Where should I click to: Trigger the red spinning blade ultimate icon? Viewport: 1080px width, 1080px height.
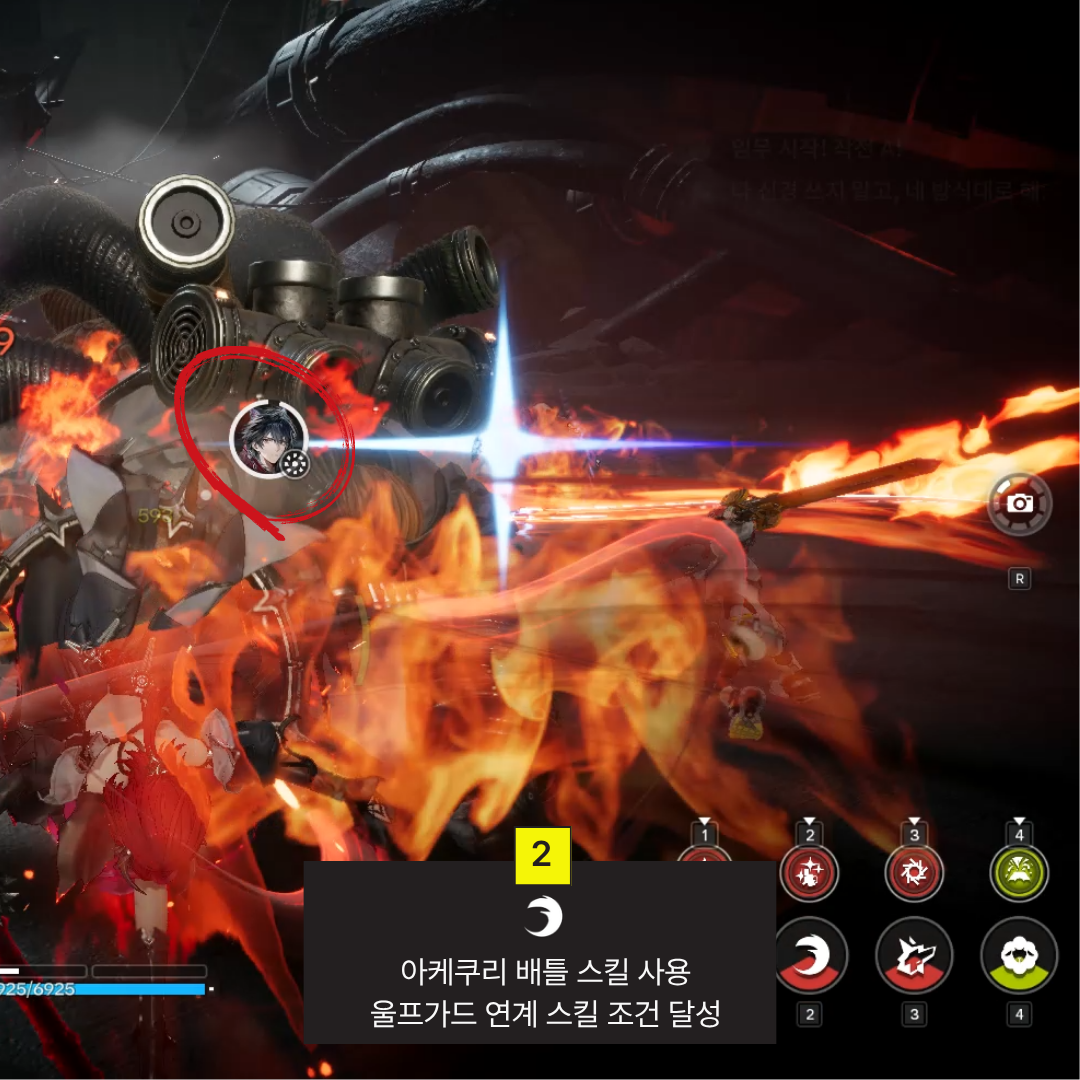tap(913, 873)
